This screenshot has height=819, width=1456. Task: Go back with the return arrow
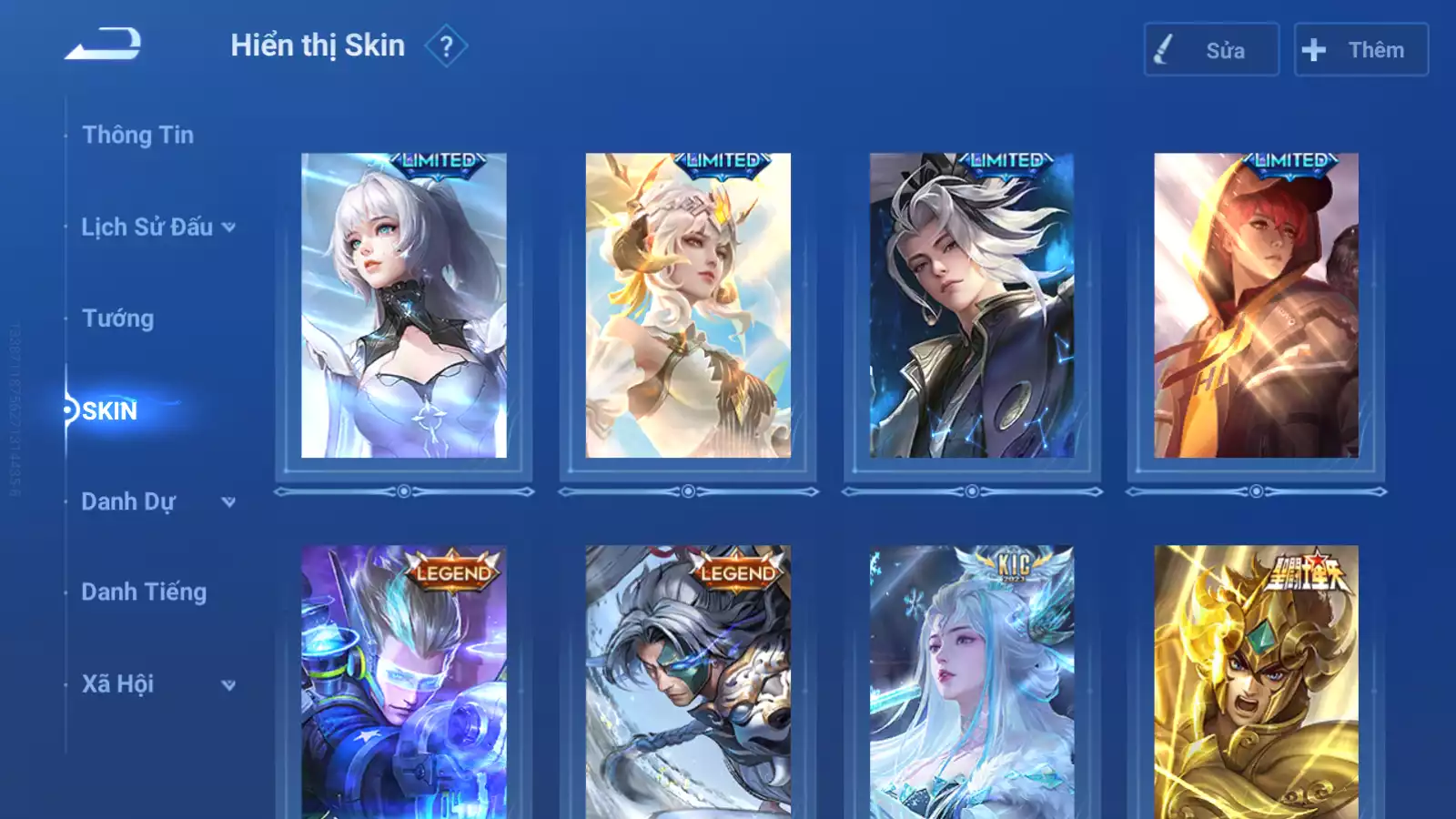(x=103, y=44)
